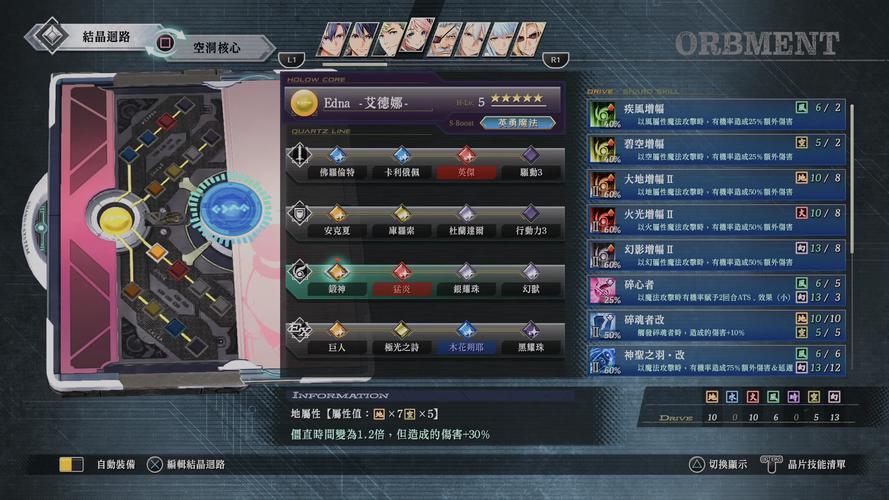Select the pink-haired character portrait
Image resolution: width=889 pixels, height=500 pixels.
[420, 40]
